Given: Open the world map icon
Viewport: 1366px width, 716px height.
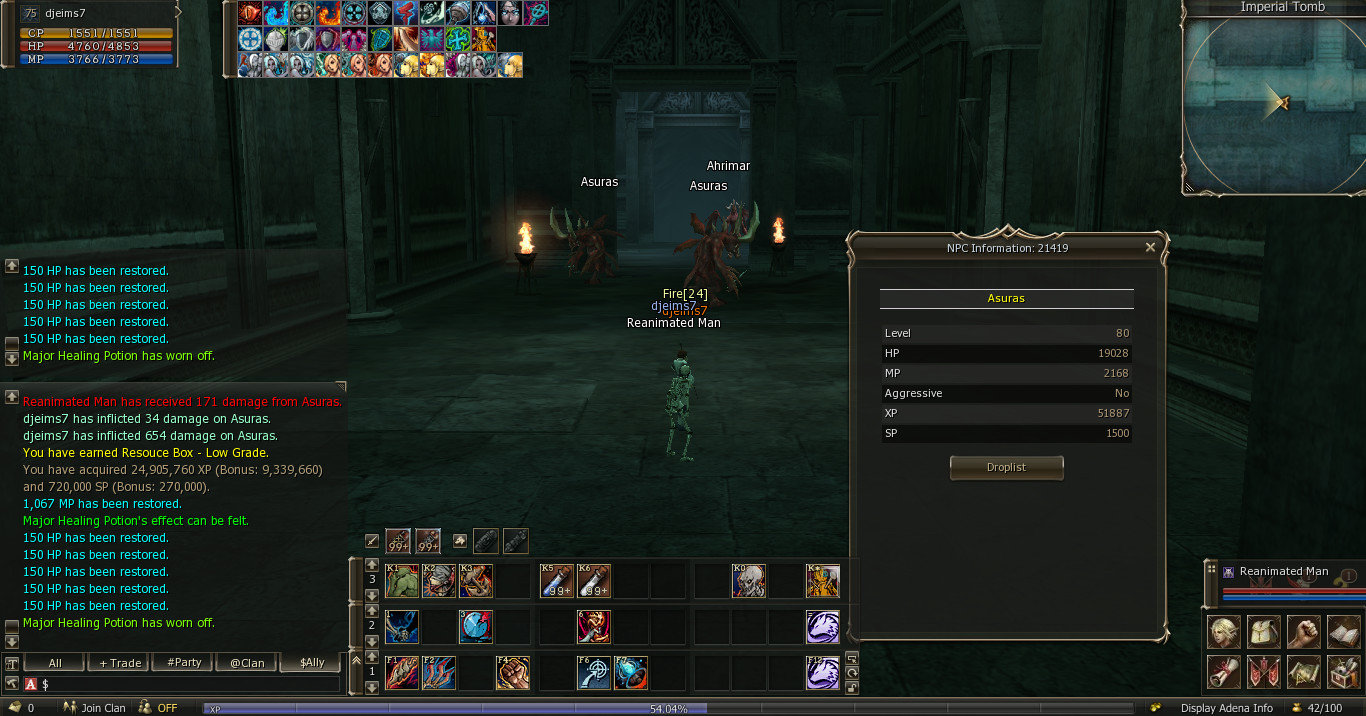Looking at the screenshot, I should [x=1304, y=672].
